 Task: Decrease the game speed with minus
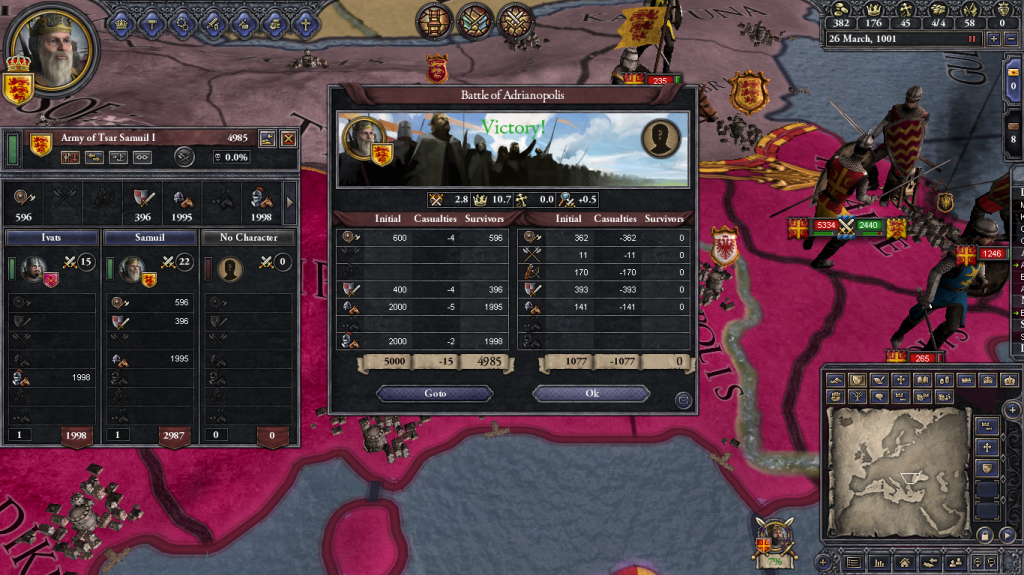tap(1012, 38)
